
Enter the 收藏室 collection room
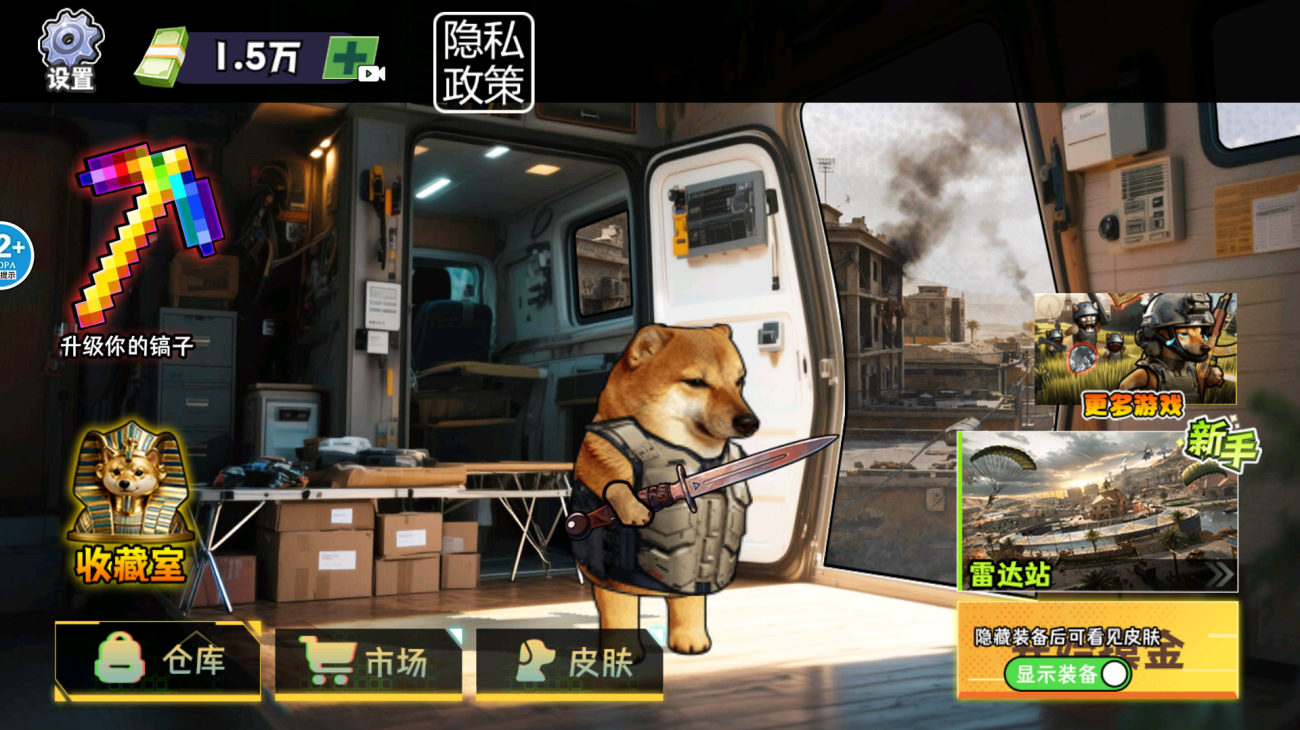click(130, 507)
